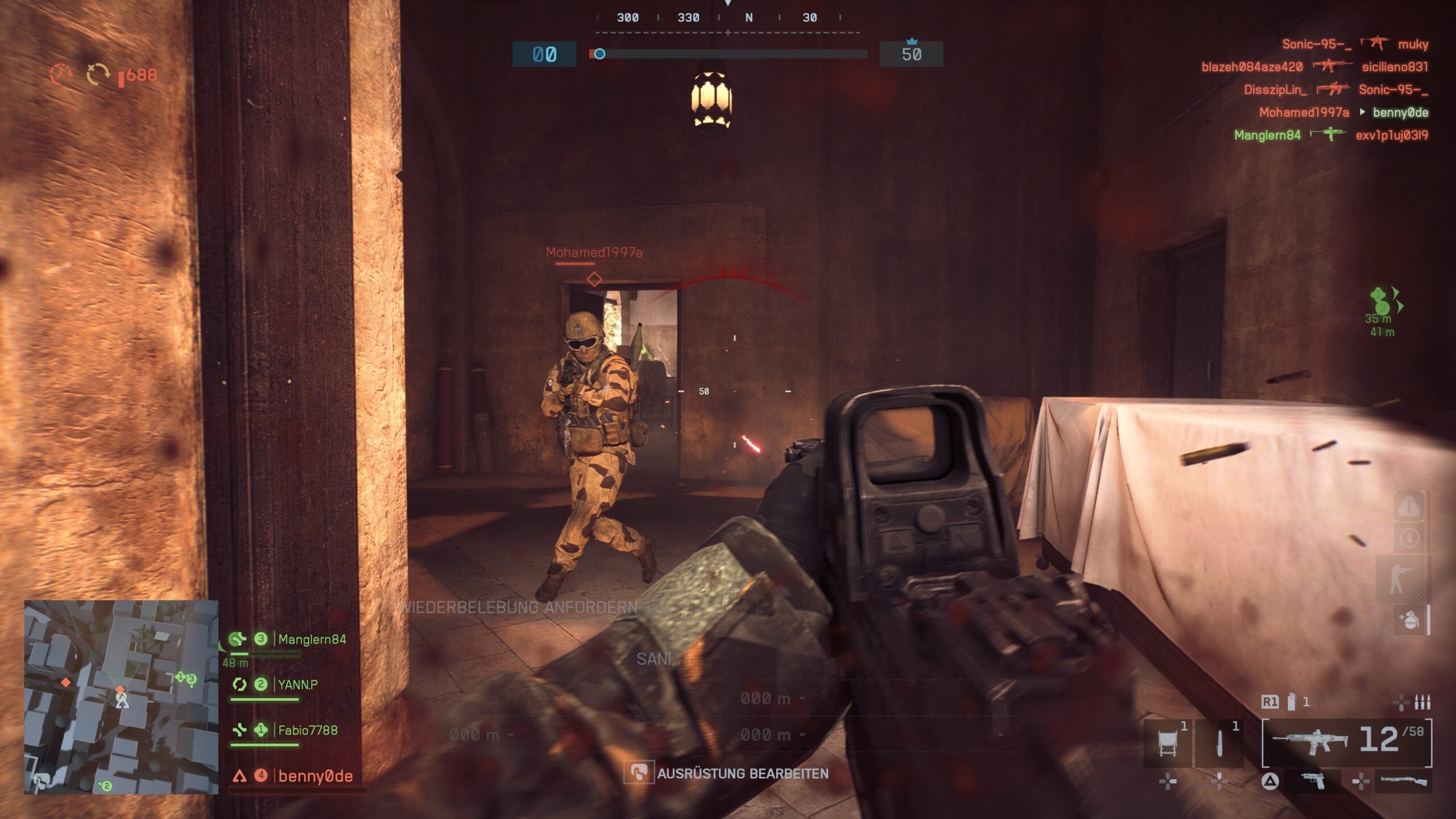1456x819 pixels.
Task: Click the Manglern84 kill feed entry
Action: (1331, 135)
